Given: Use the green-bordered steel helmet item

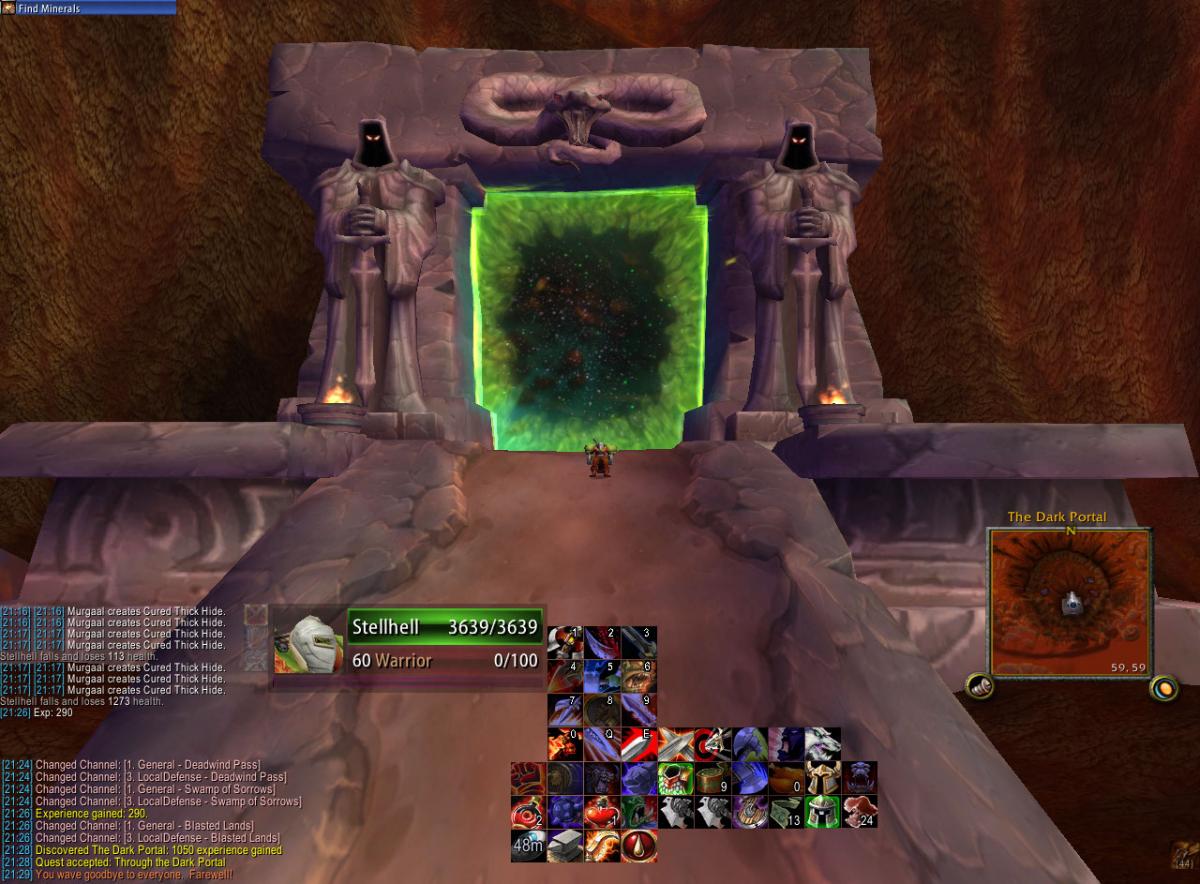Looking at the screenshot, I should [822, 812].
